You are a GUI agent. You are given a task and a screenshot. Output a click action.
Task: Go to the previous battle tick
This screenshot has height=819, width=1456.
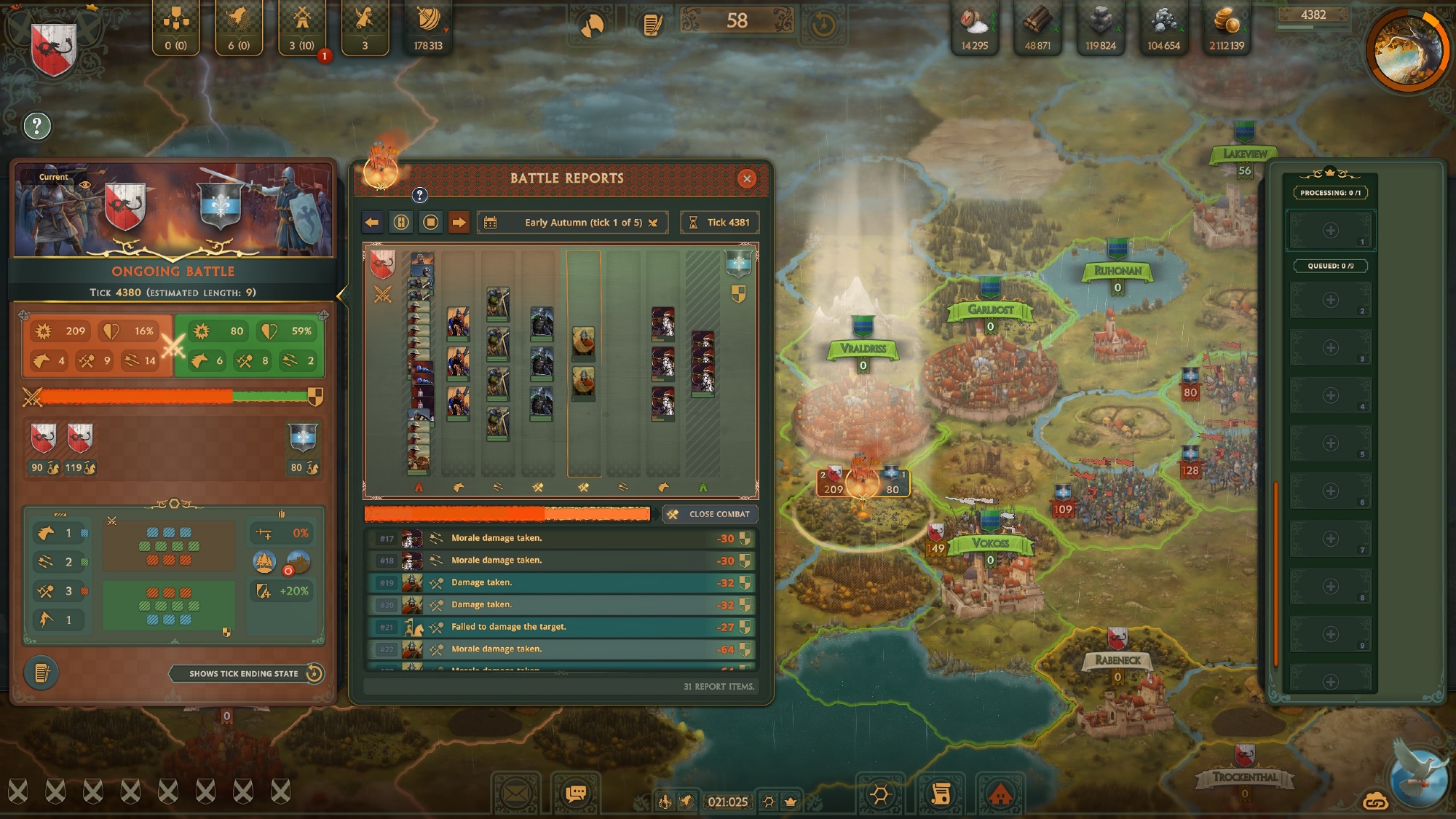(372, 223)
